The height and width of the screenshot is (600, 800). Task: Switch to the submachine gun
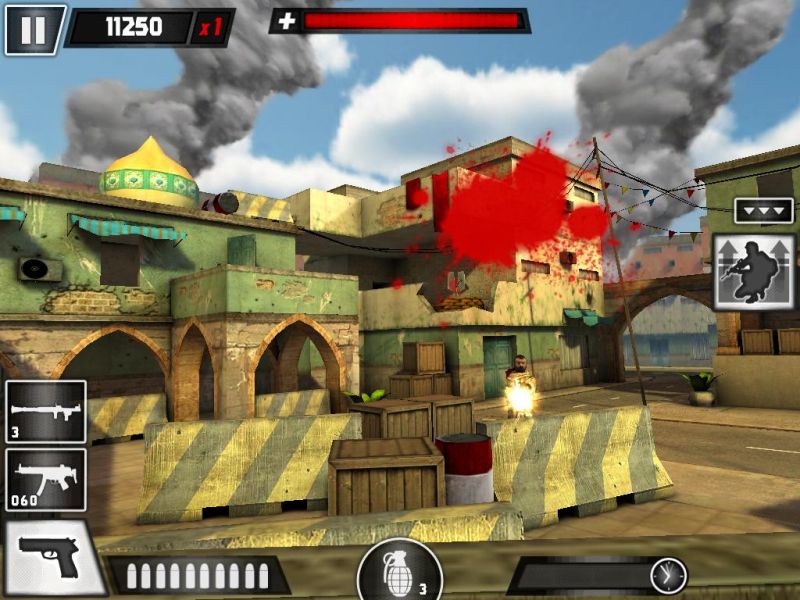coord(46,479)
